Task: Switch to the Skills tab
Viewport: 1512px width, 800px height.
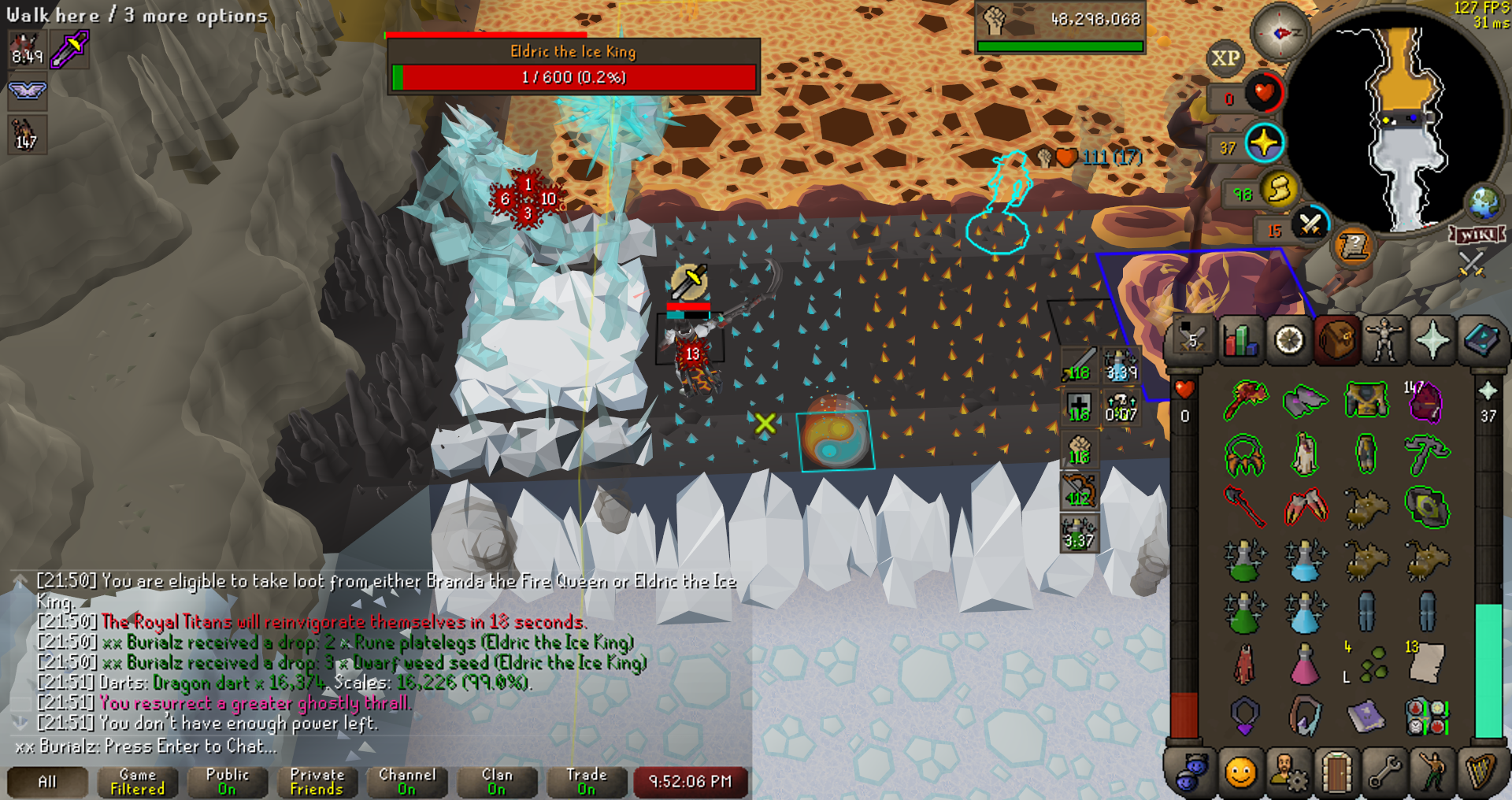Action: pos(1241,341)
